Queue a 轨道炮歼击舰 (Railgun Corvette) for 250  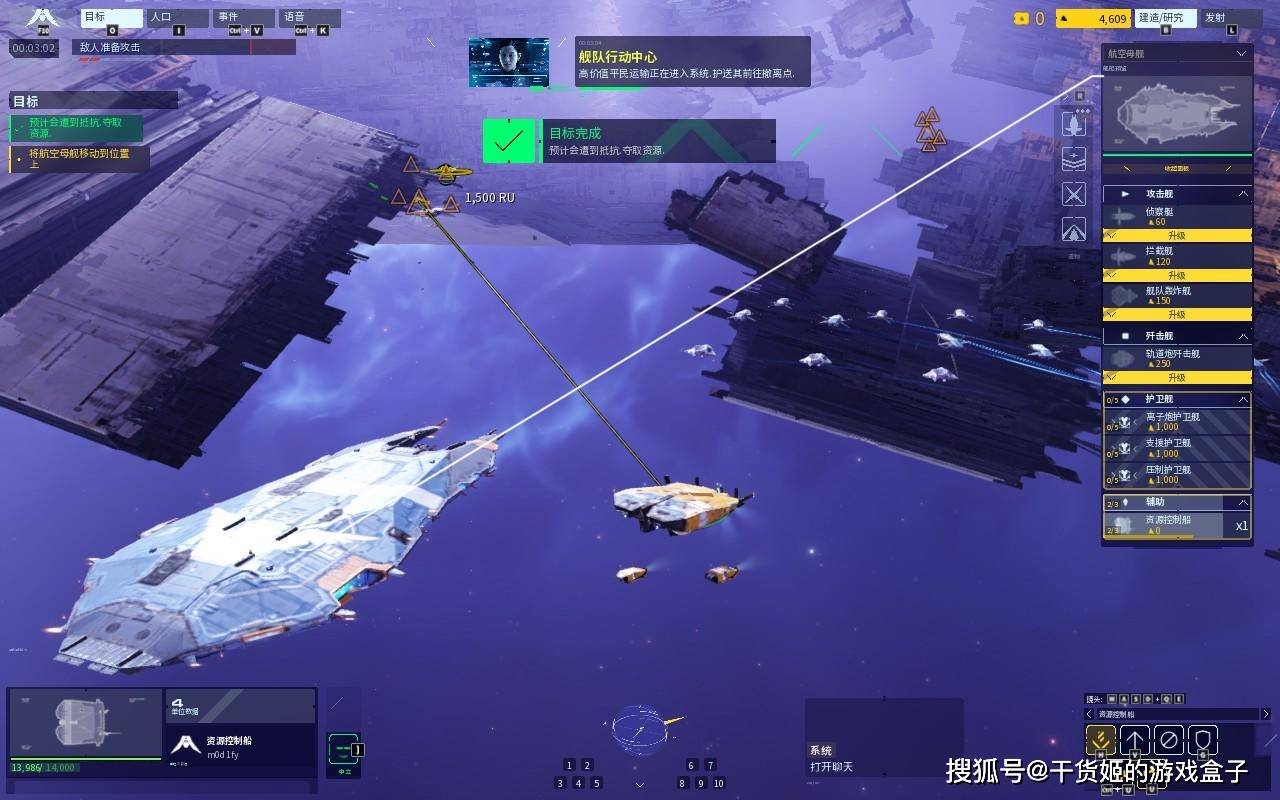pos(1177,358)
